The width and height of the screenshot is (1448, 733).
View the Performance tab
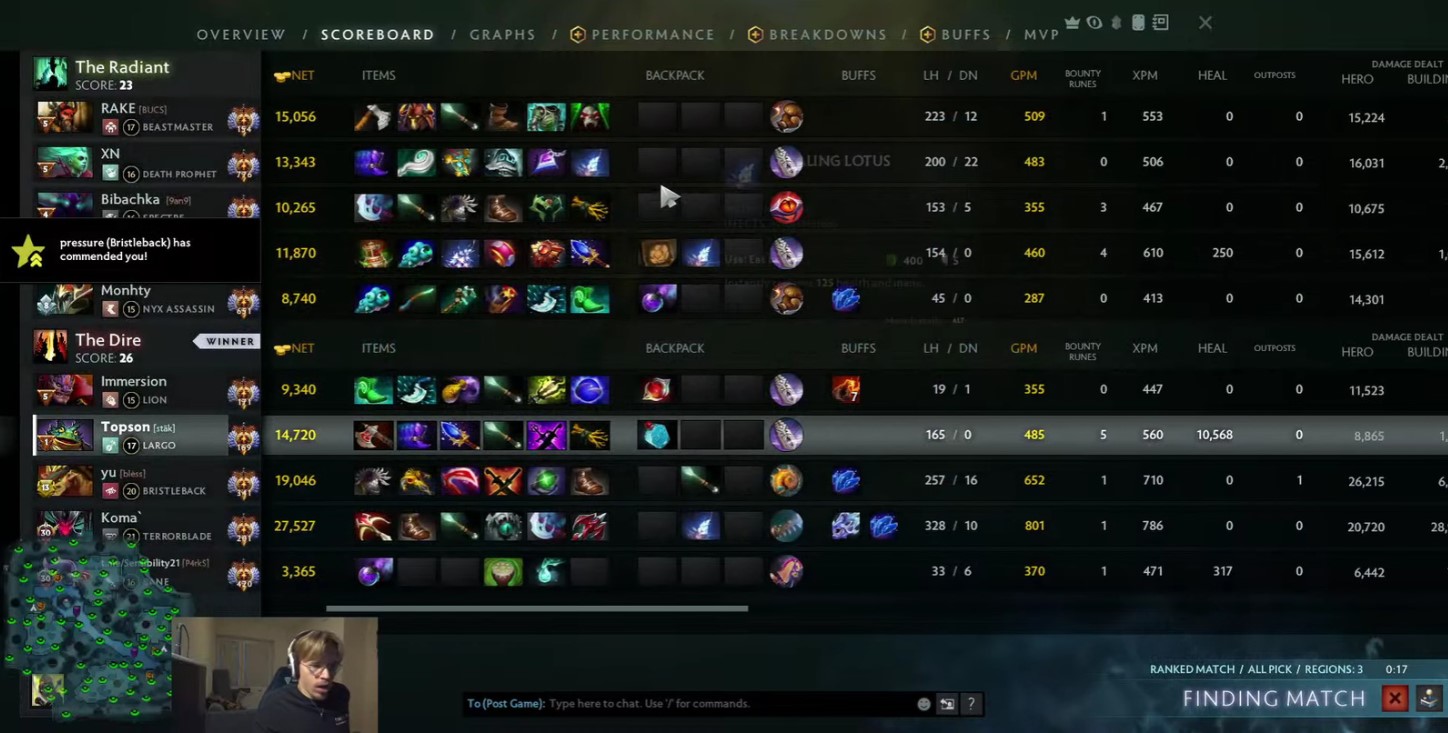click(x=653, y=34)
